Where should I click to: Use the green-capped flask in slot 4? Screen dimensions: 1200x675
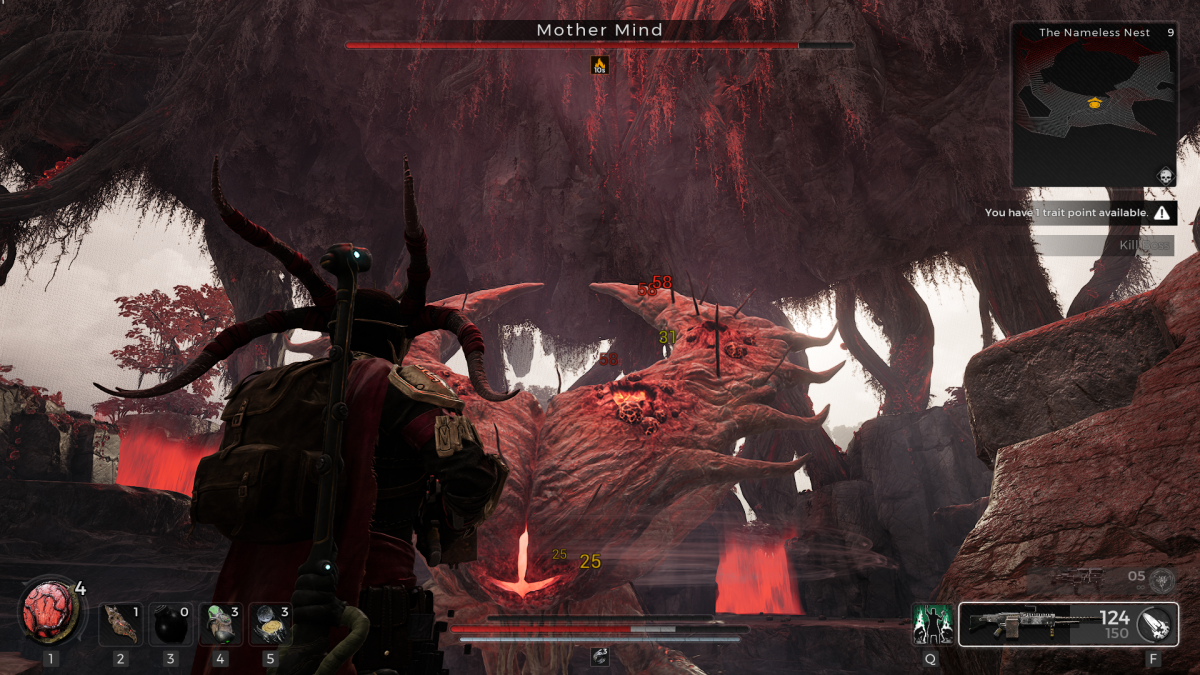pos(220,624)
